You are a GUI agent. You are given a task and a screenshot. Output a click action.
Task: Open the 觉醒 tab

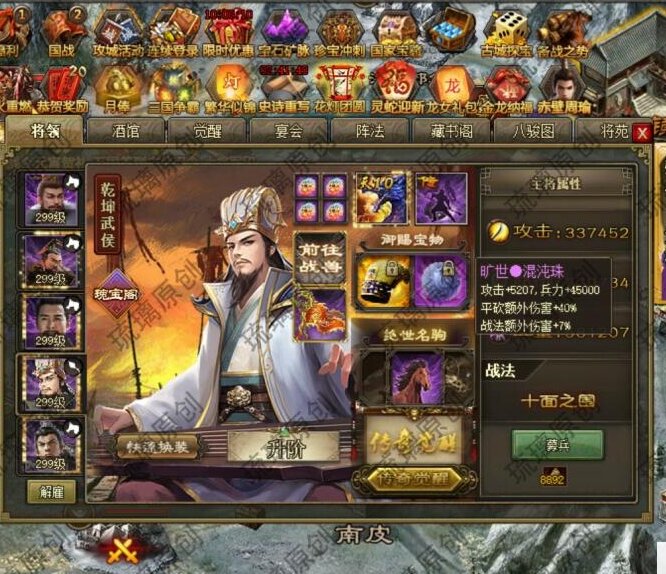(x=206, y=130)
